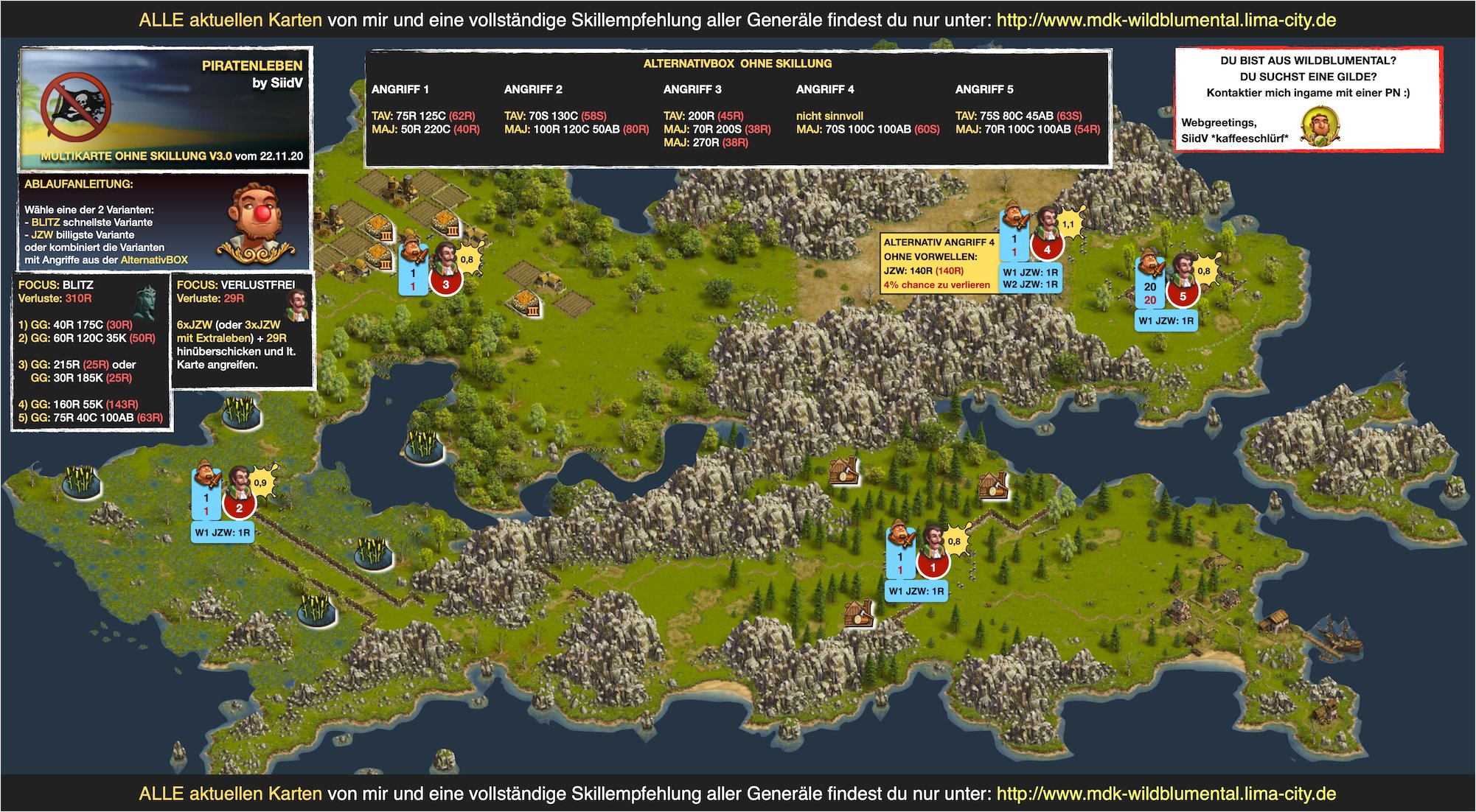Select the red attack marker numbered 5
1476x812 pixels.
pos(1183,295)
